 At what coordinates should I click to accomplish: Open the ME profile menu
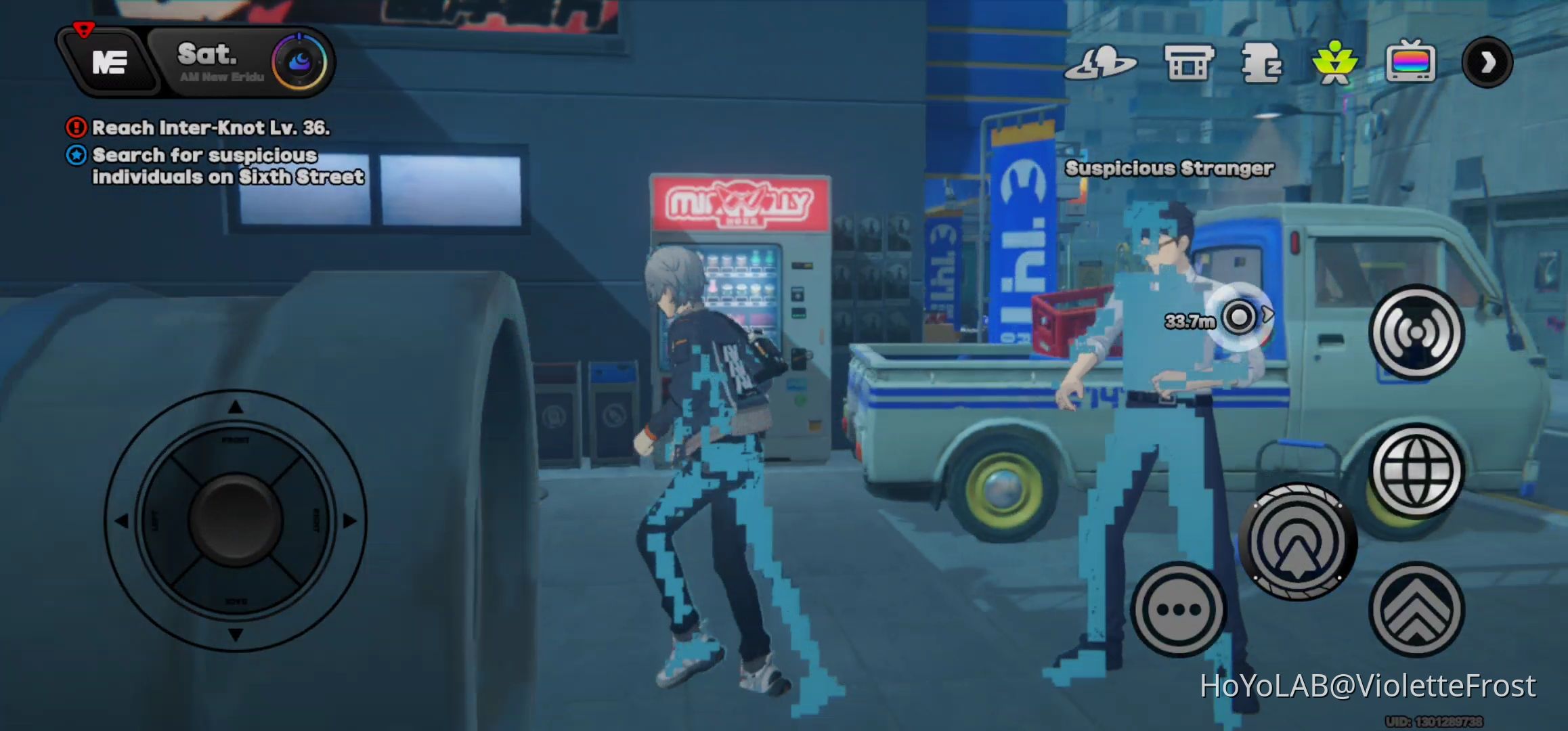(x=110, y=62)
